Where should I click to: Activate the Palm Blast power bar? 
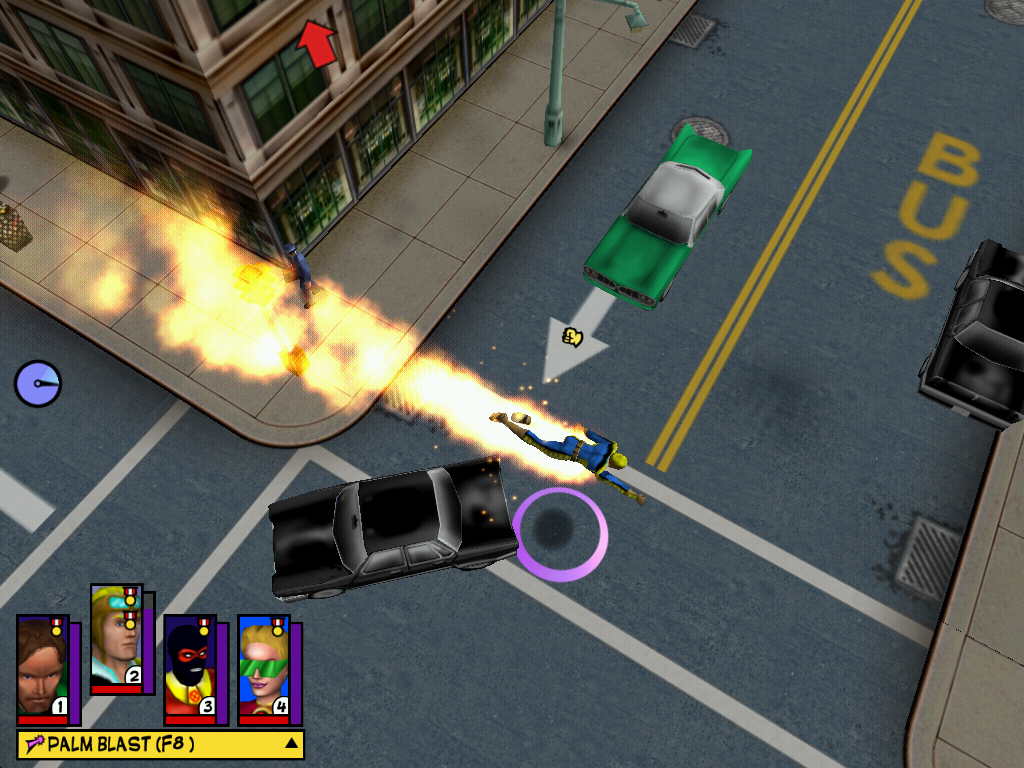[150, 744]
